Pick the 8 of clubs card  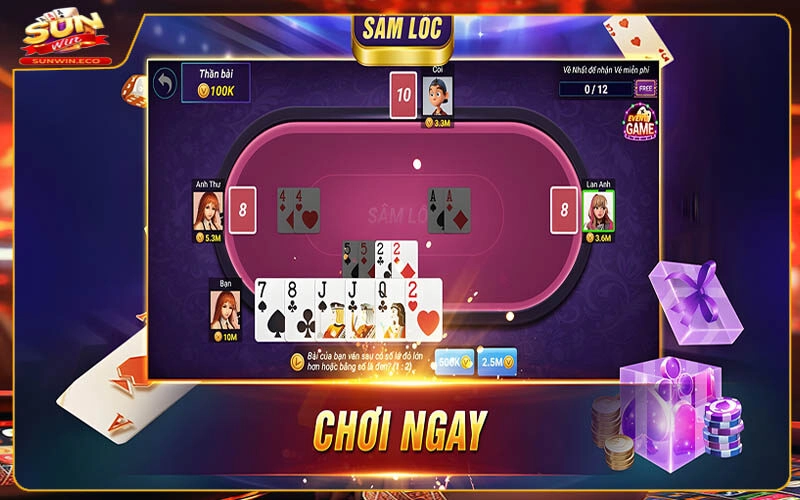299,310
